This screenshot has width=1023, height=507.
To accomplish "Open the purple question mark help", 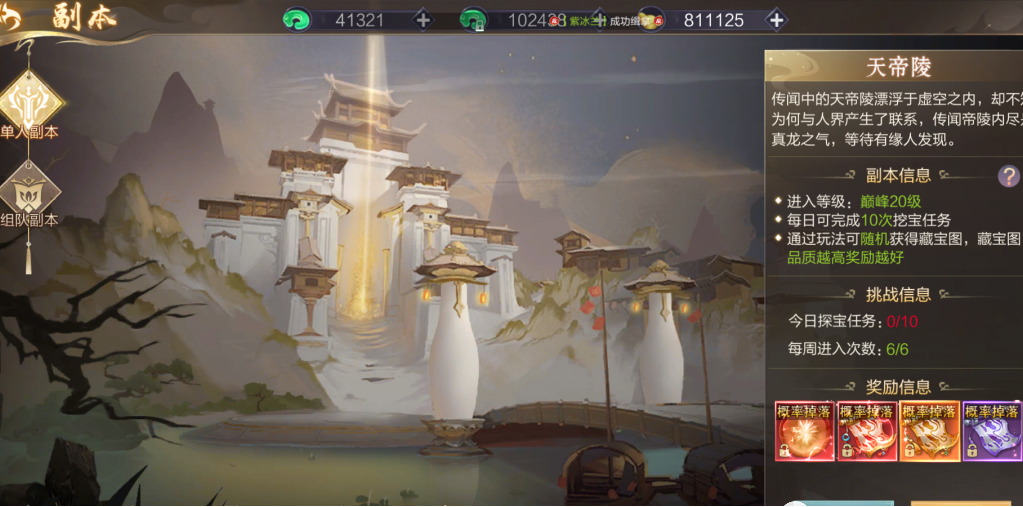I will pos(1008,177).
